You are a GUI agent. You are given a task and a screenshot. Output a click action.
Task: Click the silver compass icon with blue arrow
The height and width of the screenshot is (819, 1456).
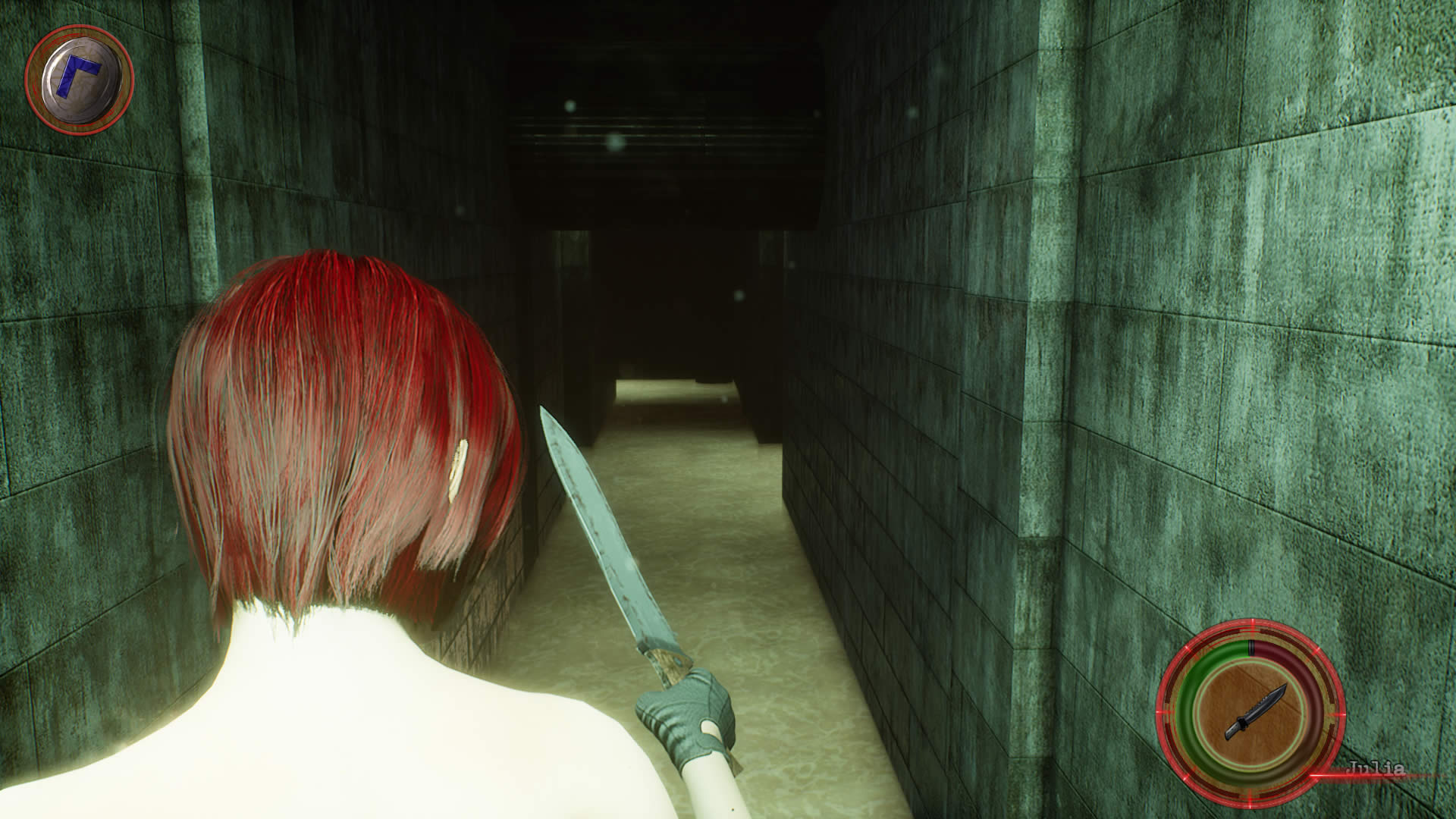[79, 77]
